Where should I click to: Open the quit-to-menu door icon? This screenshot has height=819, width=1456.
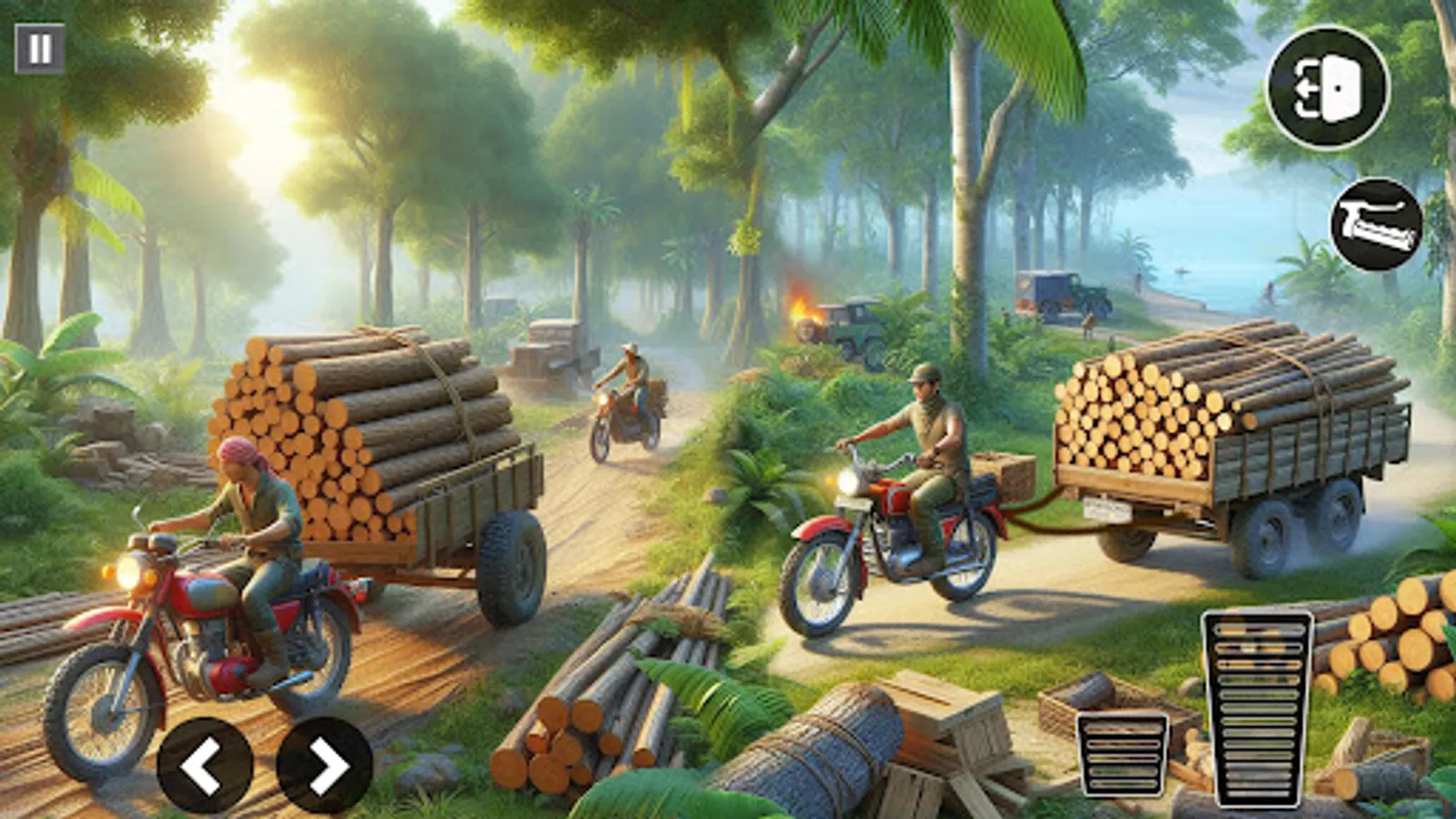click(x=1327, y=88)
